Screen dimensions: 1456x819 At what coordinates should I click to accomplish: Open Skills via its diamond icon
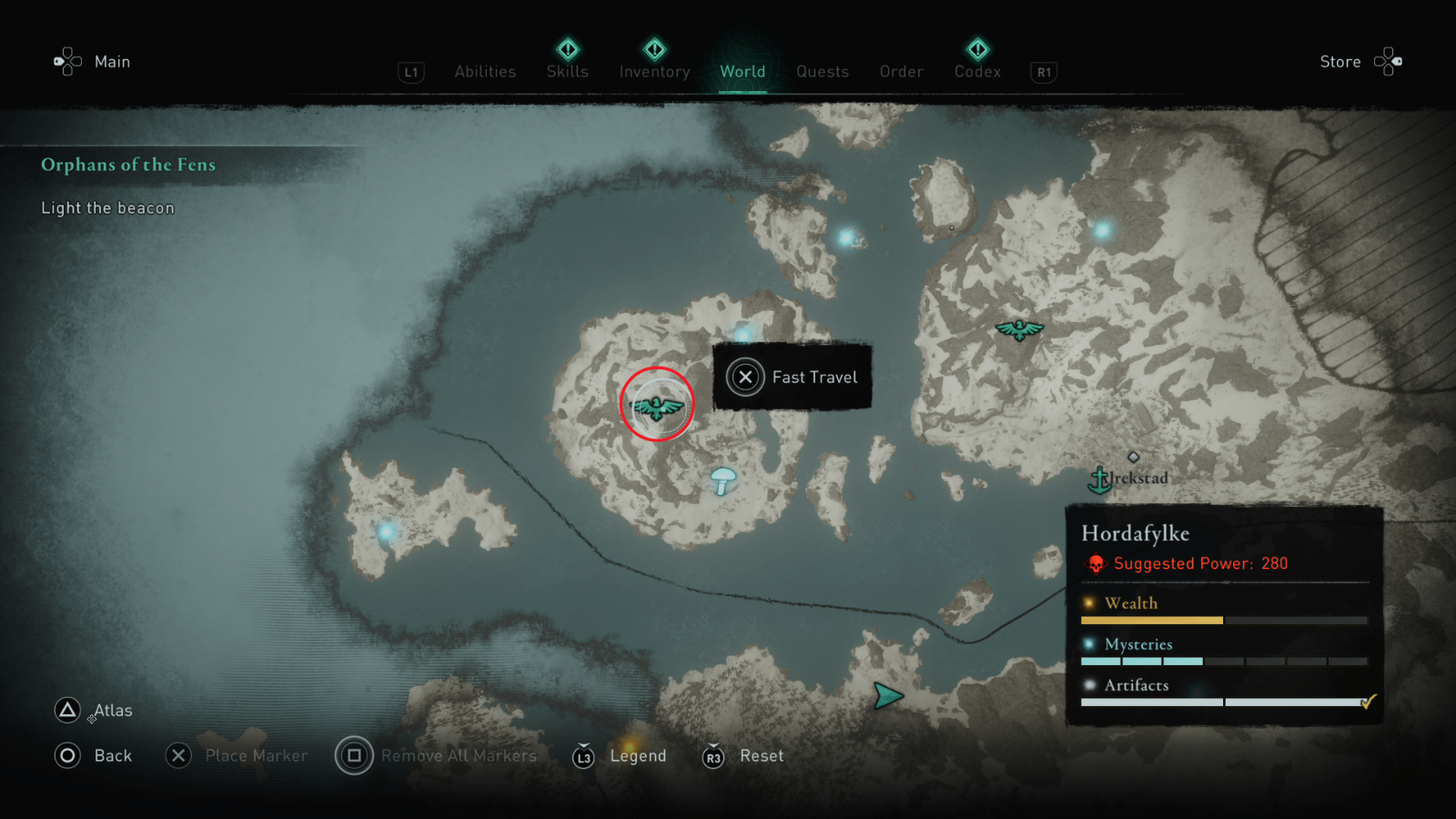pyautogui.click(x=567, y=51)
